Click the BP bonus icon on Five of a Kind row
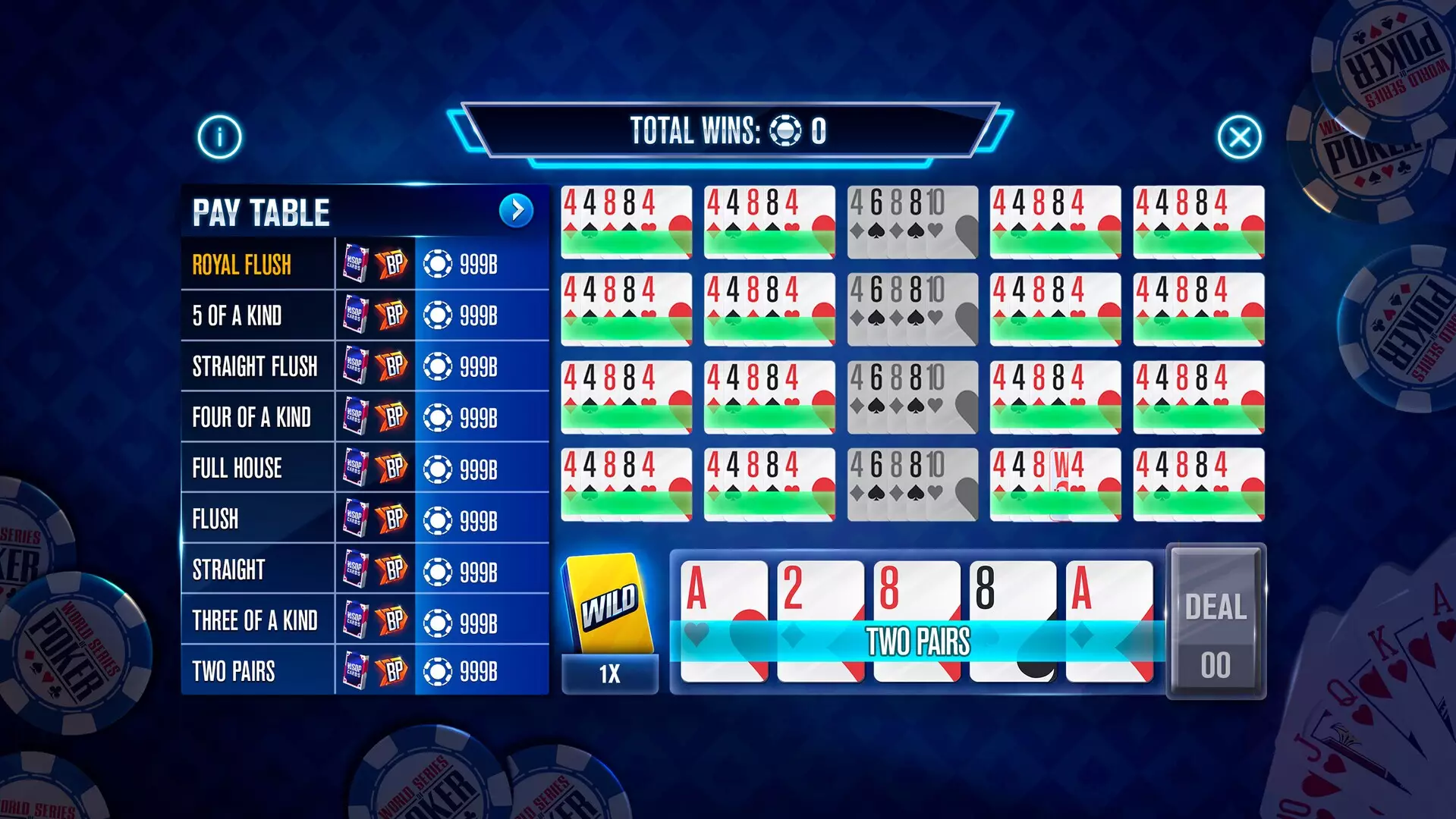The width and height of the screenshot is (1456, 819). tap(392, 315)
